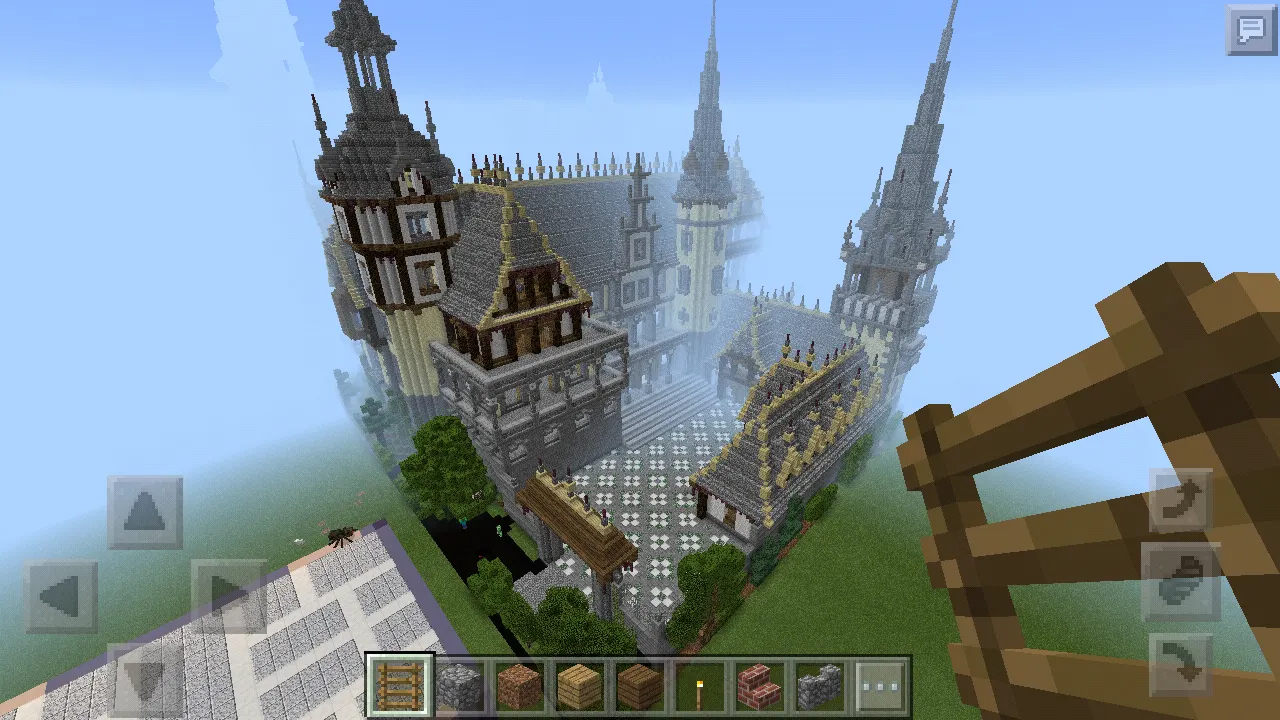The height and width of the screenshot is (720, 1280).
Task: Select the ladder hotbar slot
Action: click(x=400, y=686)
